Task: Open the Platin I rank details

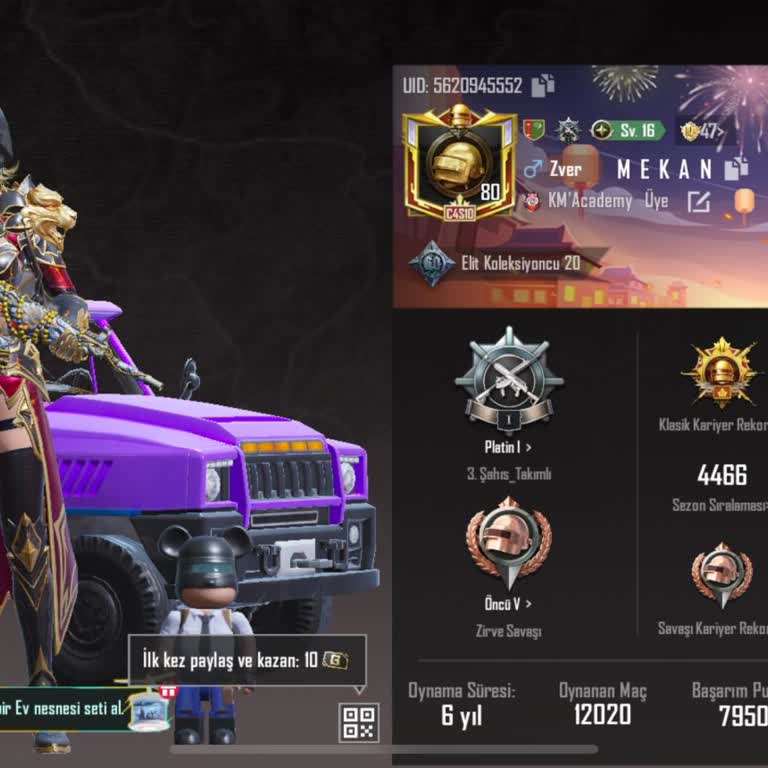Action: tap(508, 447)
